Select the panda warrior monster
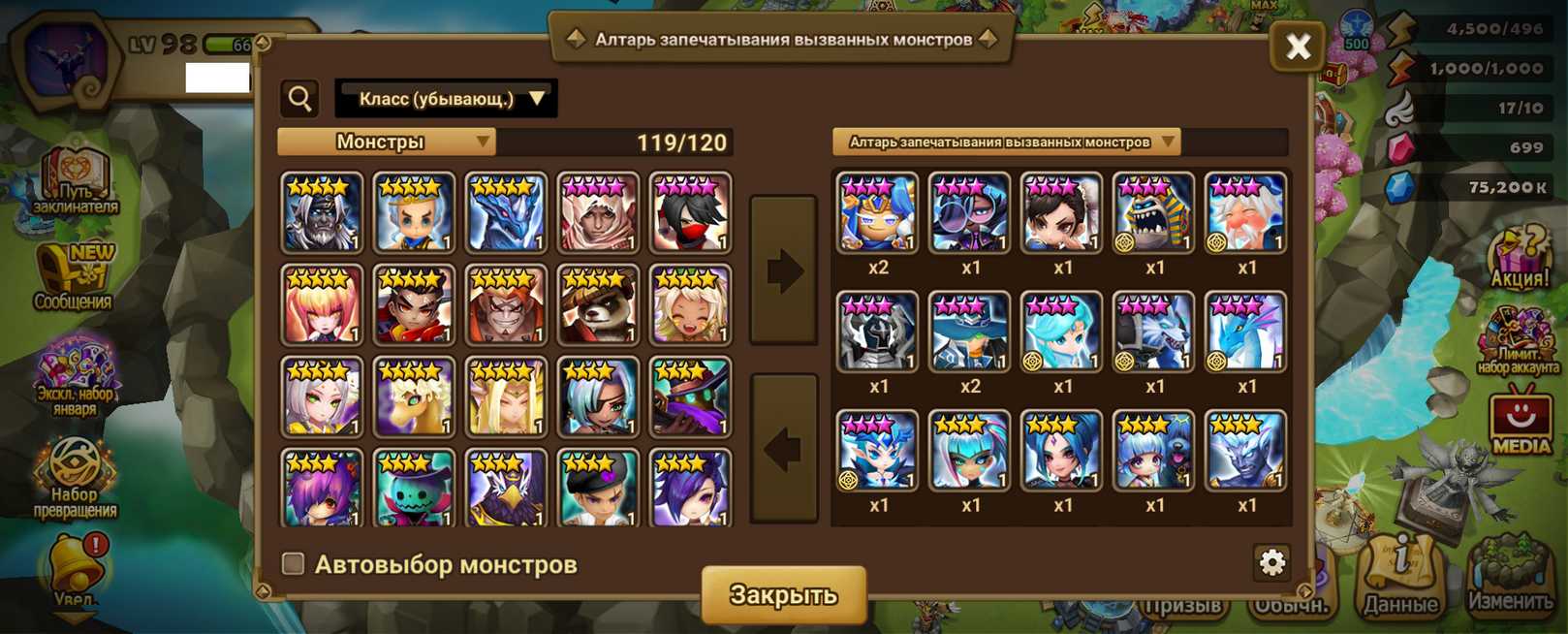The image size is (1568, 634). click(598, 305)
